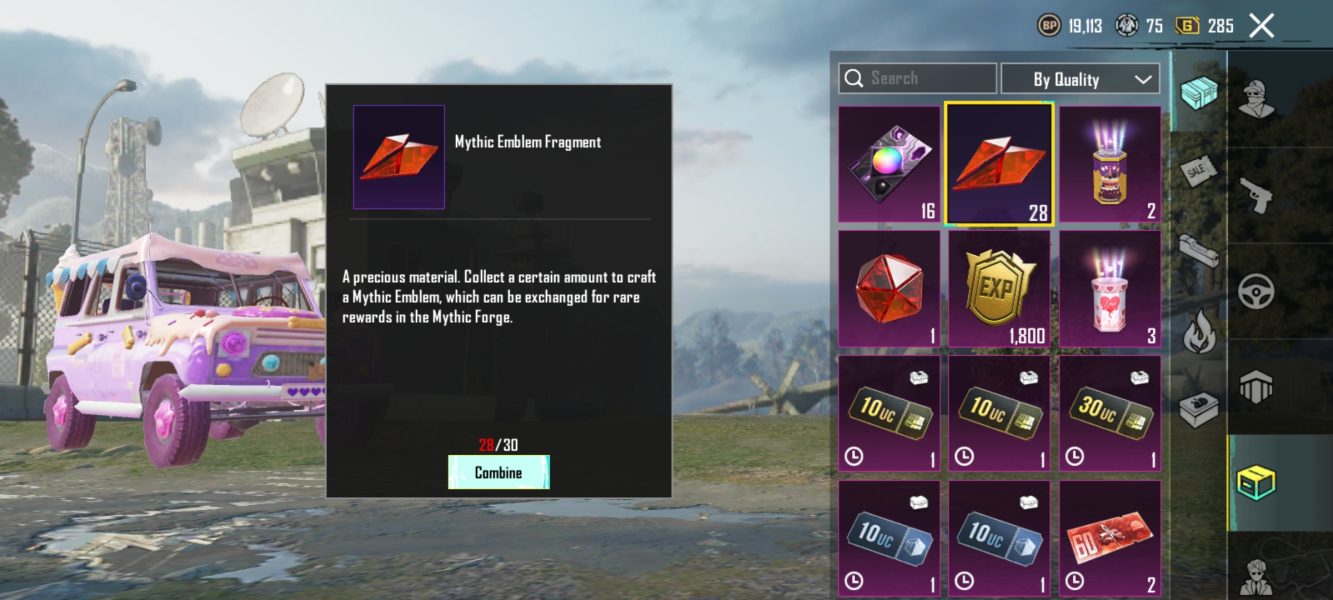1333x600 pixels.
Task: Choose the red 60 coupon item
Action: click(1110, 537)
